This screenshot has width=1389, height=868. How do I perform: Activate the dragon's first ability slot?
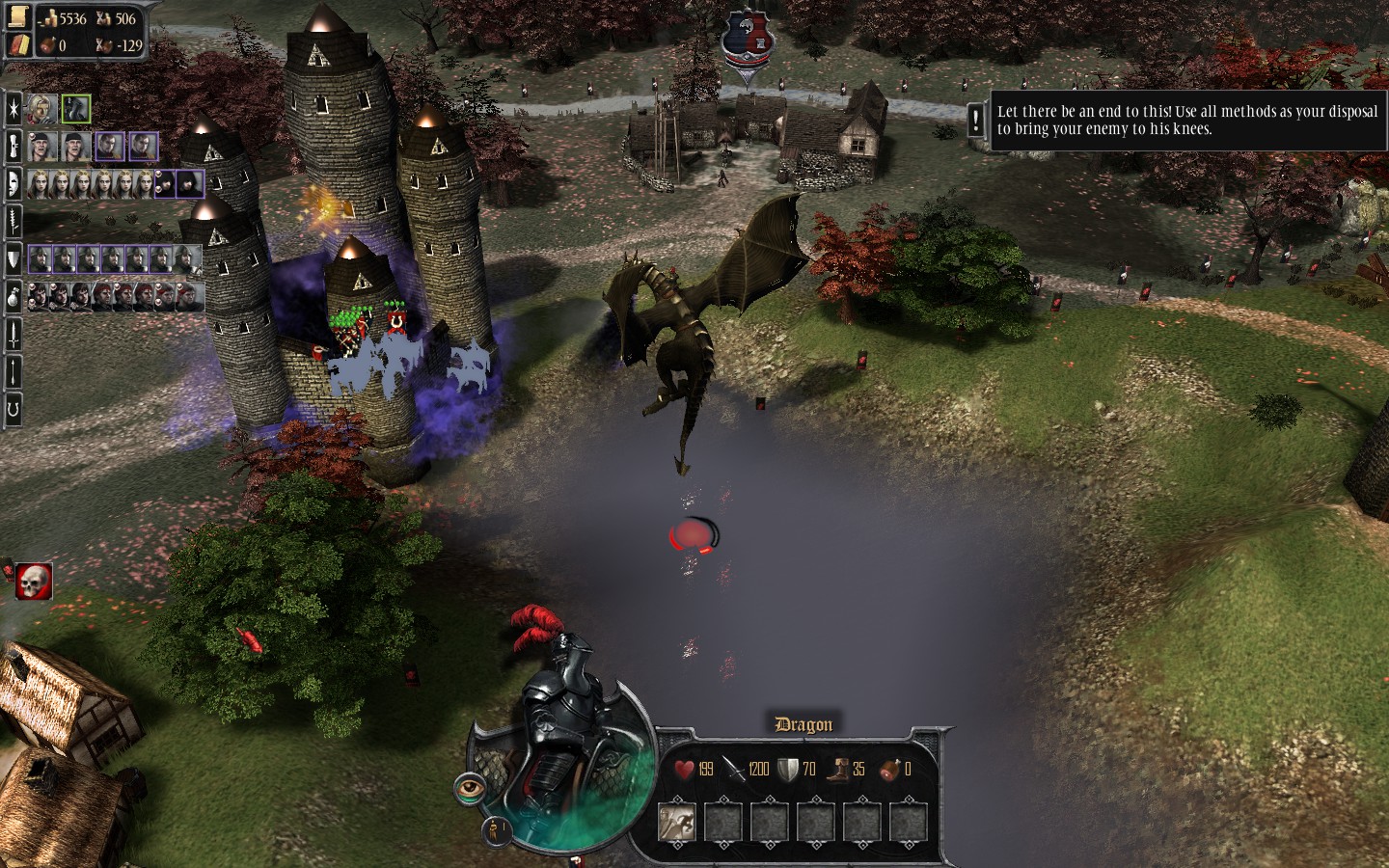point(677,821)
